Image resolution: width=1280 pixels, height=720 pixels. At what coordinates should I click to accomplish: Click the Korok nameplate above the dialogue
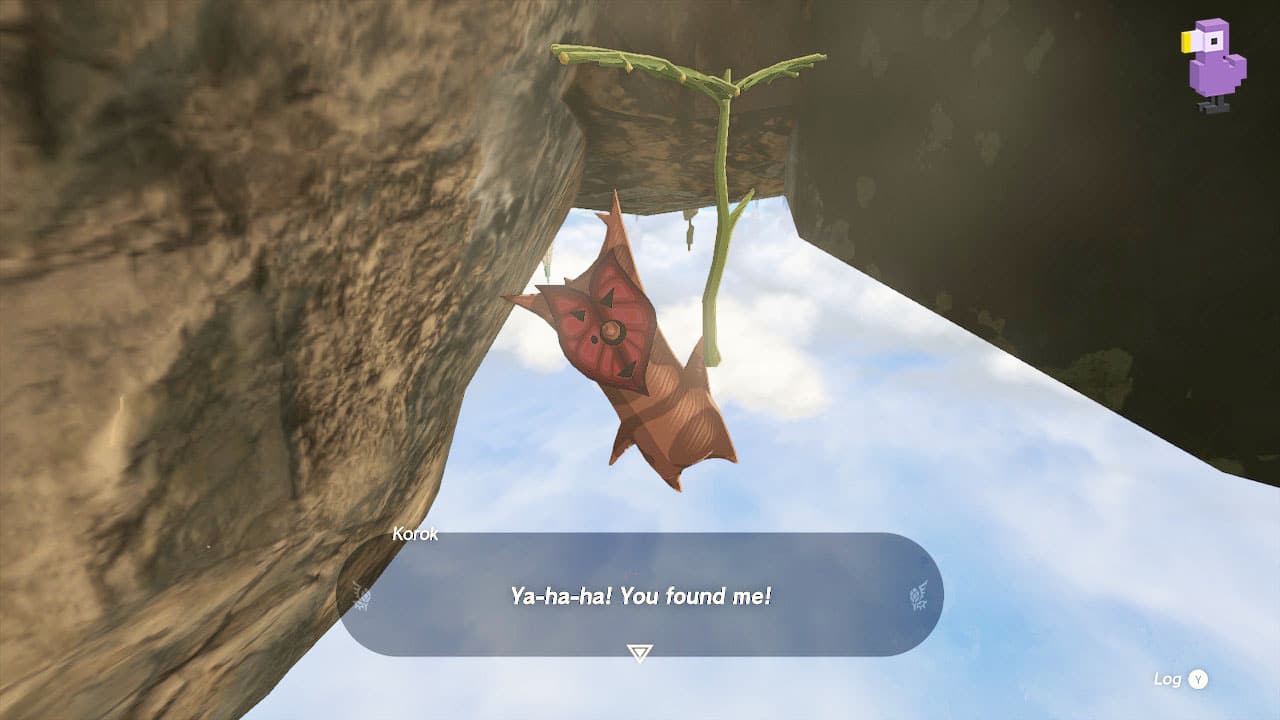point(414,533)
